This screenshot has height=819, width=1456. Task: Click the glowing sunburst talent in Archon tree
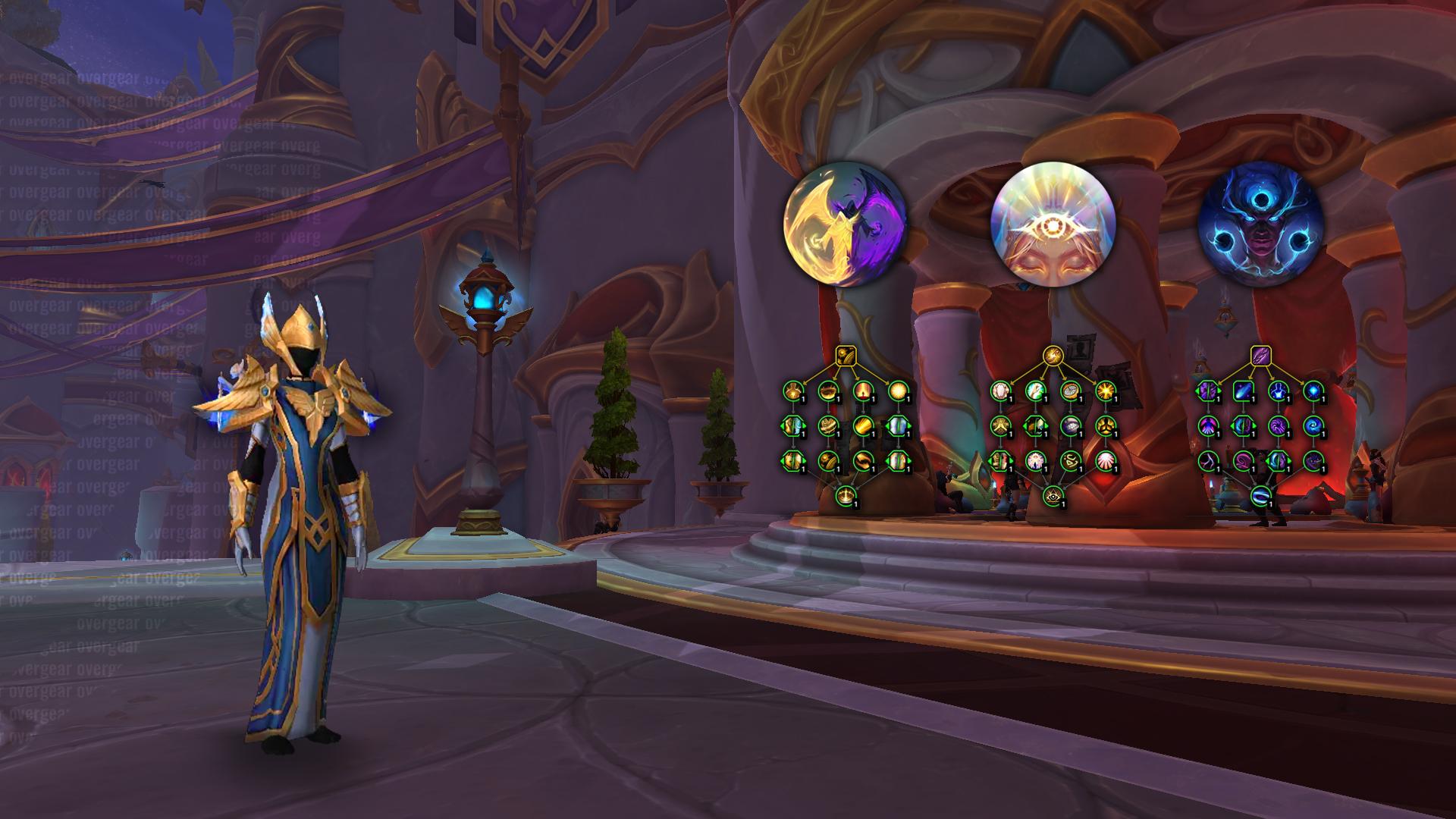pyautogui.click(x=897, y=391)
